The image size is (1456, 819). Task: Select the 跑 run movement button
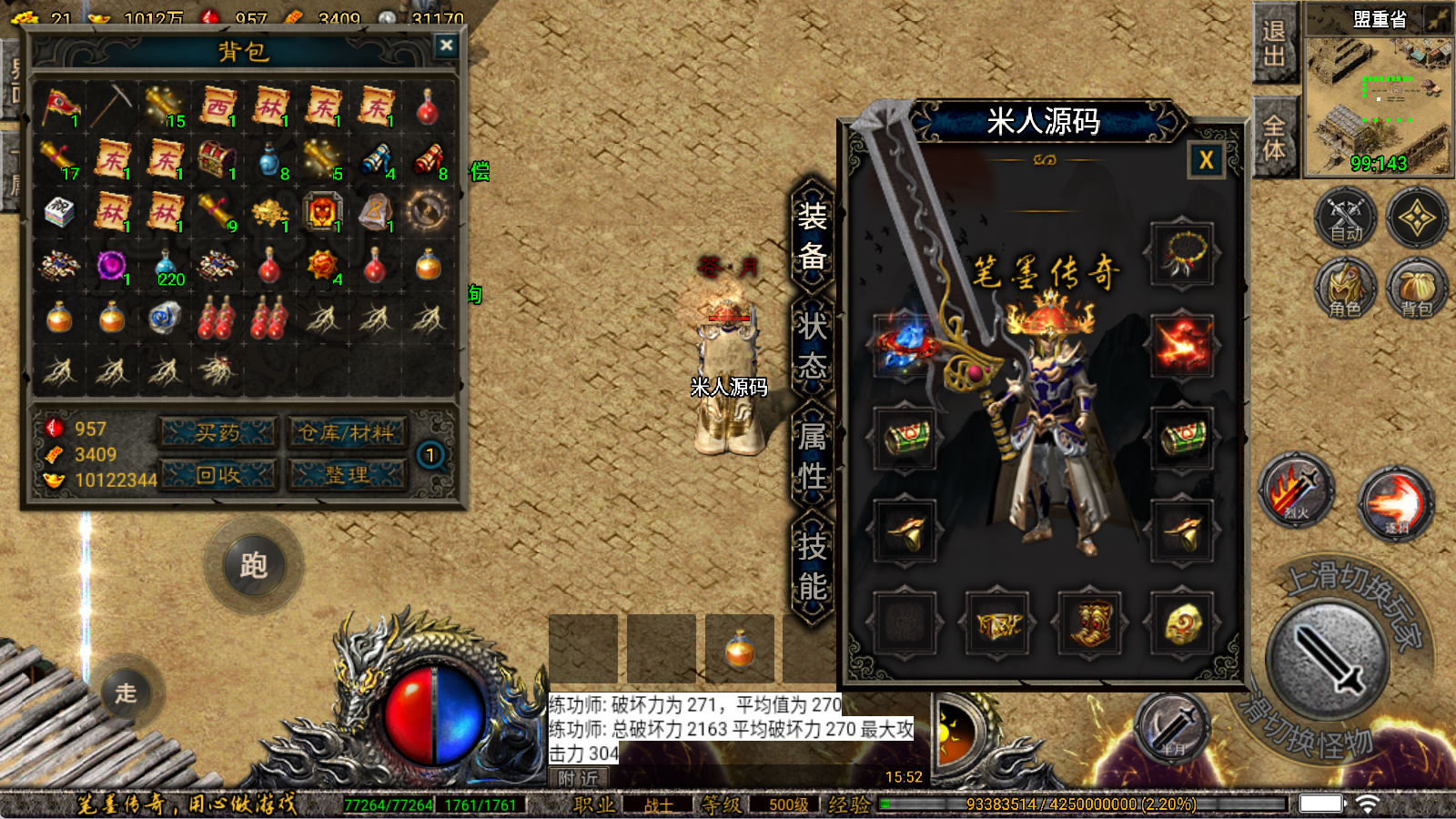pyautogui.click(x=253, y=566)
